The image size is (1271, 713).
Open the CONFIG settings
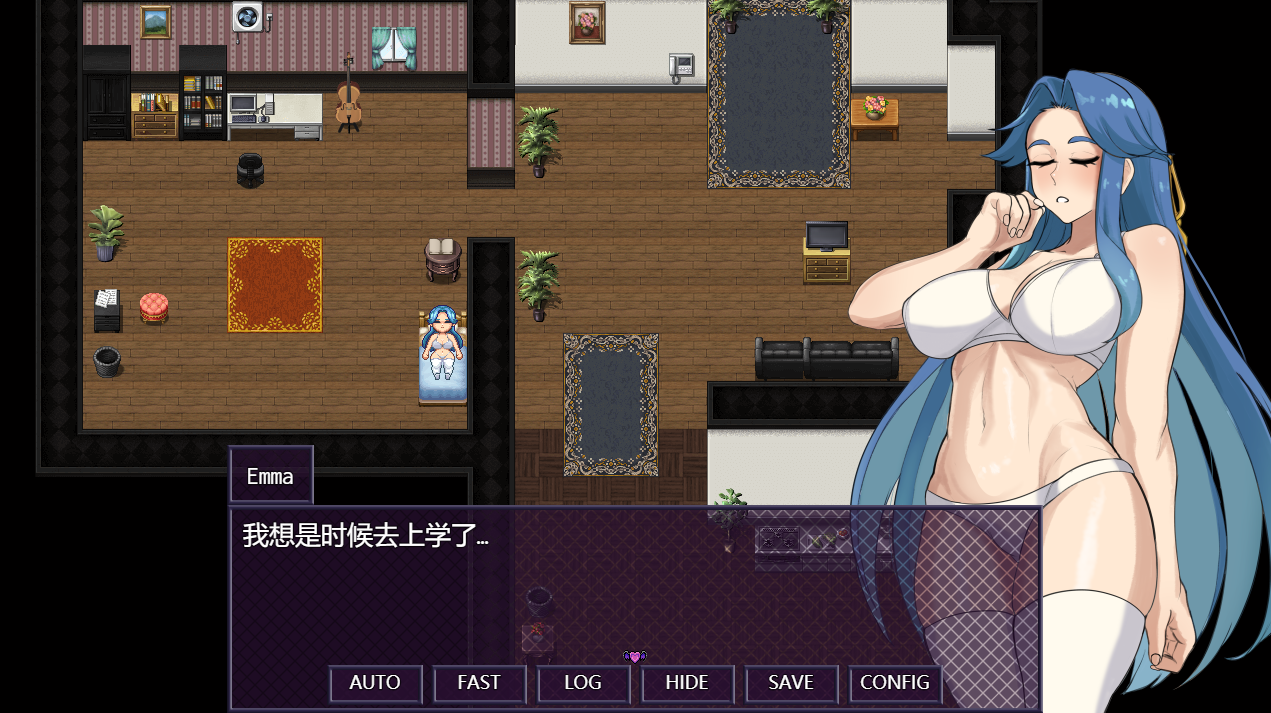[895, 683]
